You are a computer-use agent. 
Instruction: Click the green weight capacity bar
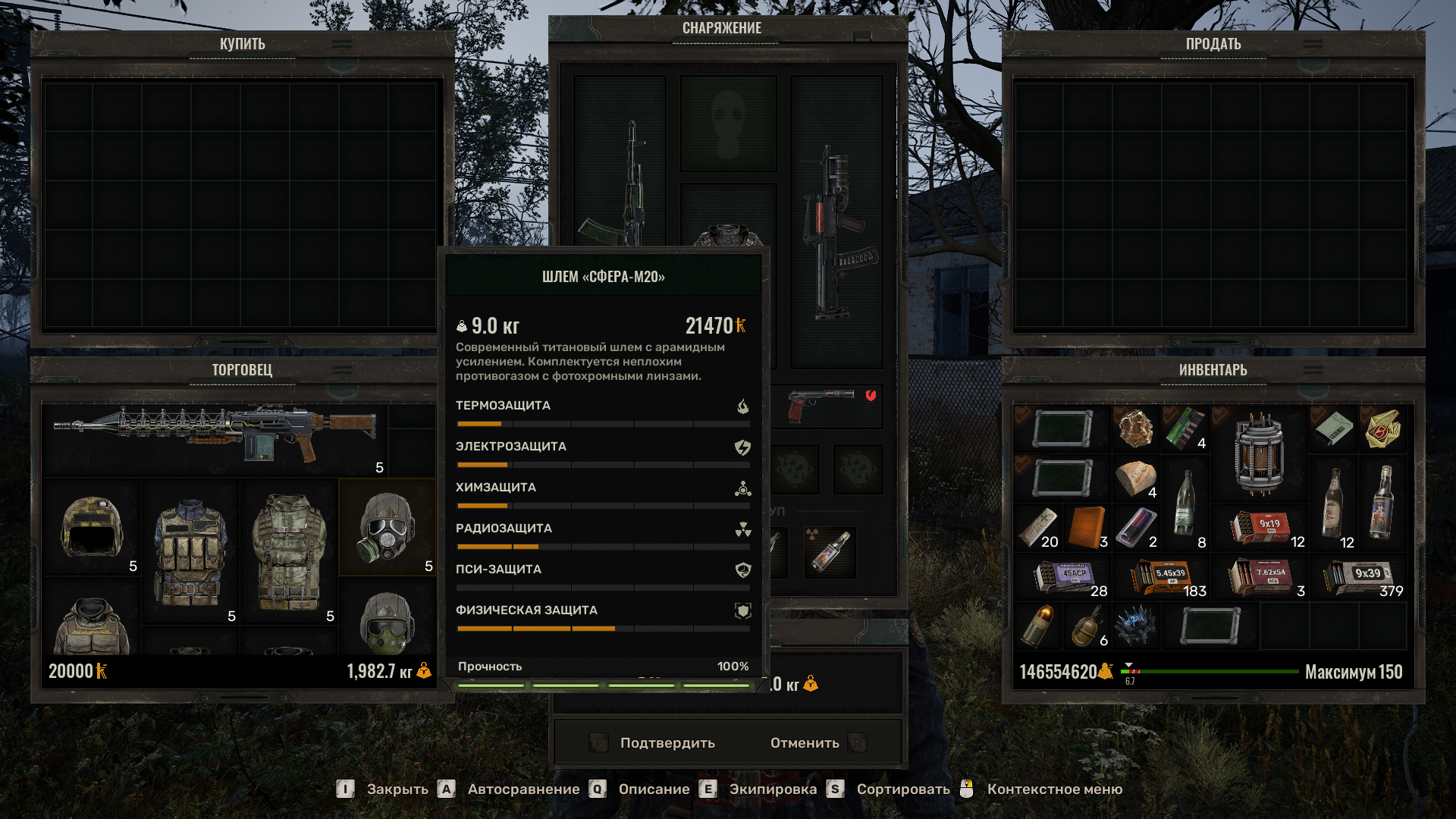1213,670
